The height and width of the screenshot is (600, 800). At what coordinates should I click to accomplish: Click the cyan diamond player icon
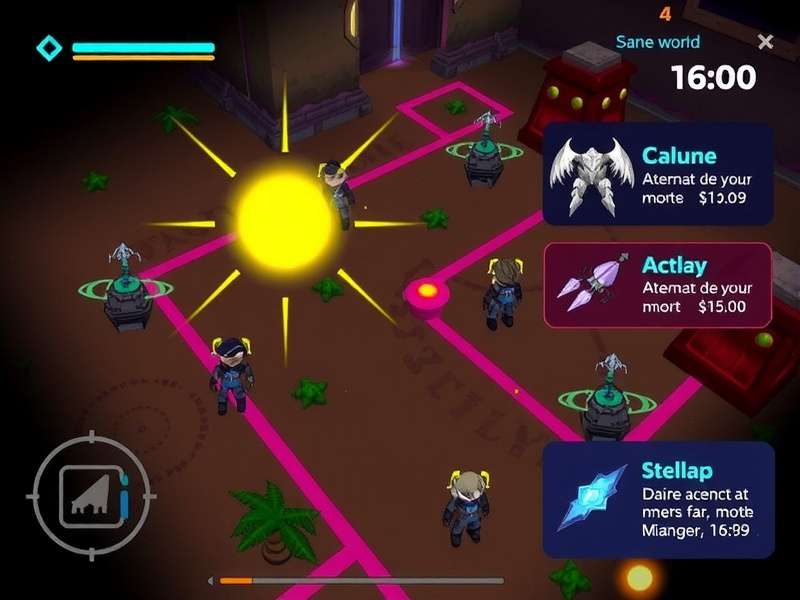pyautogui.click(x=48, y=47)
